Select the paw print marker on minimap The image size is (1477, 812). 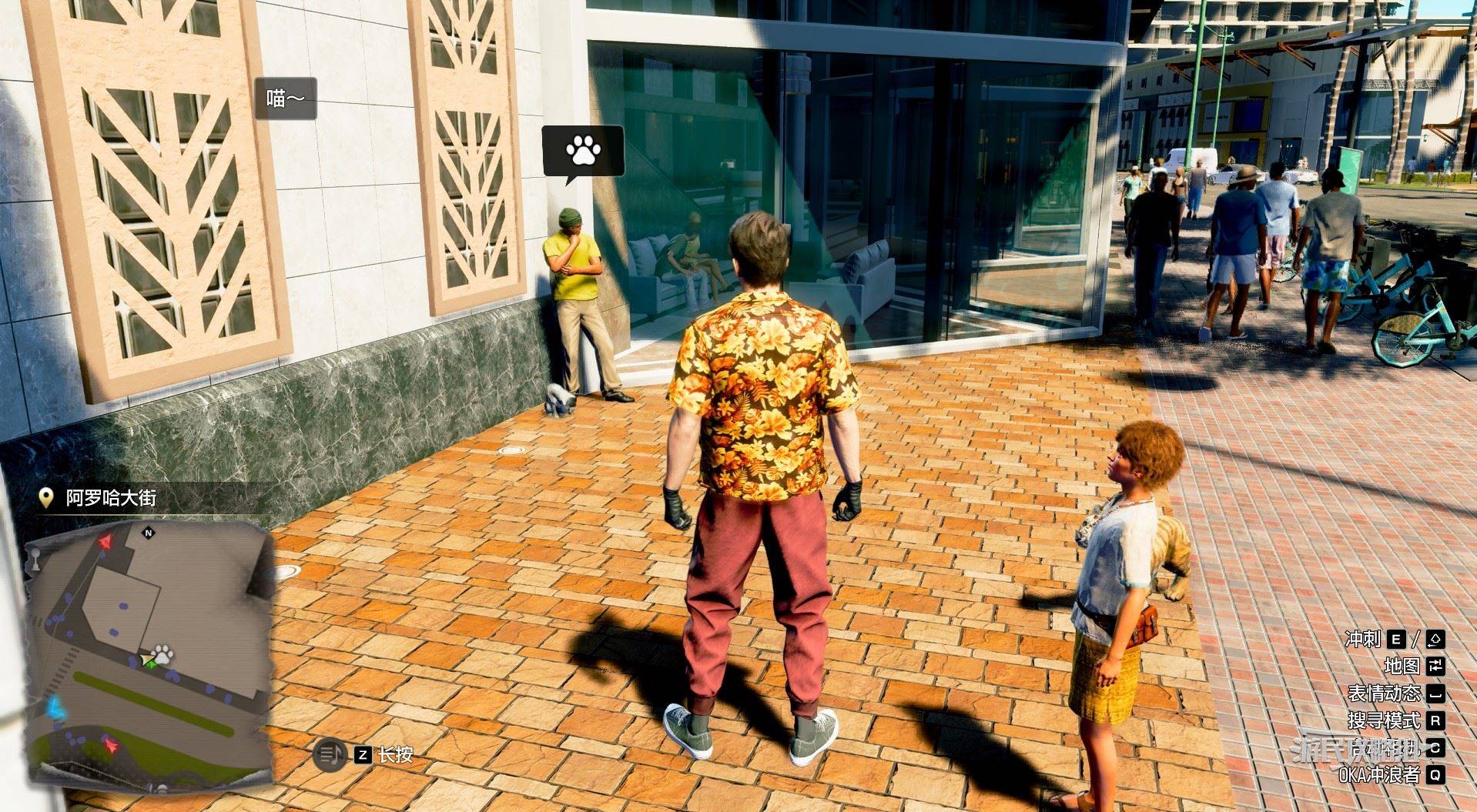(x=162, y=656)
